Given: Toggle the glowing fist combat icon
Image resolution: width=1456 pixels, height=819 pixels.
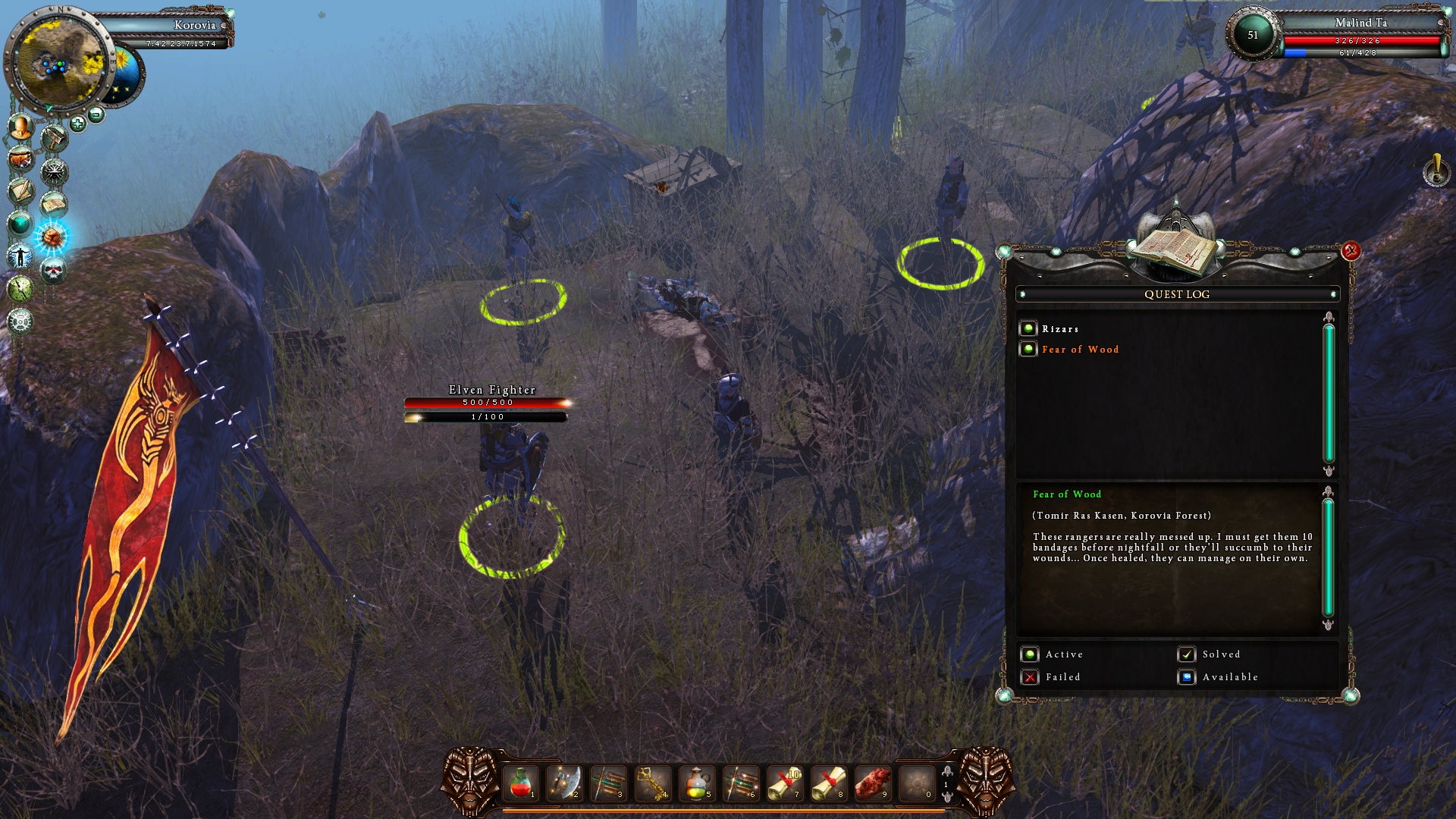Looking at the screenshot, I should tap(52, 237).
